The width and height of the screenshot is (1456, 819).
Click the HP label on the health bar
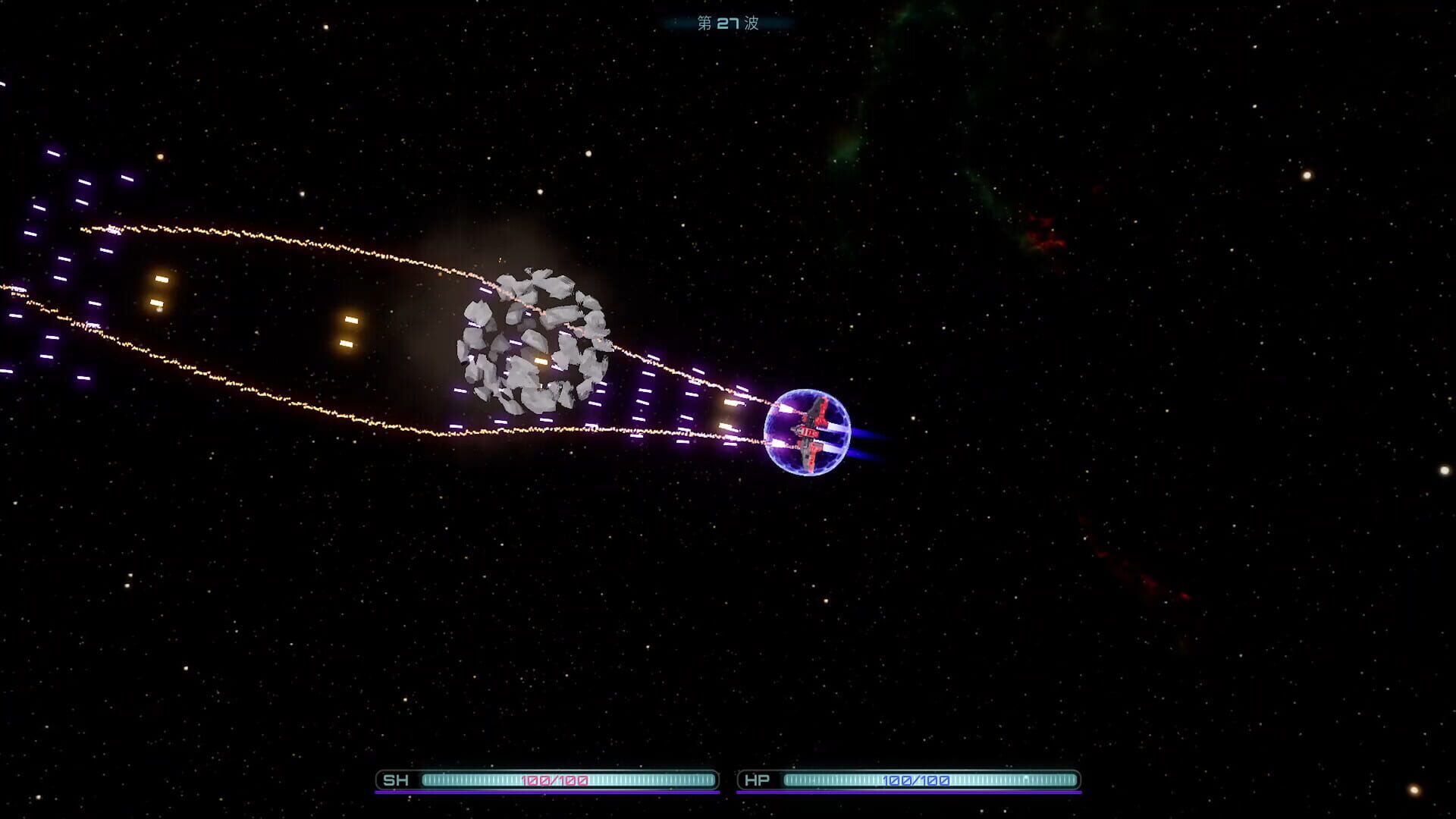coord(758,779)
